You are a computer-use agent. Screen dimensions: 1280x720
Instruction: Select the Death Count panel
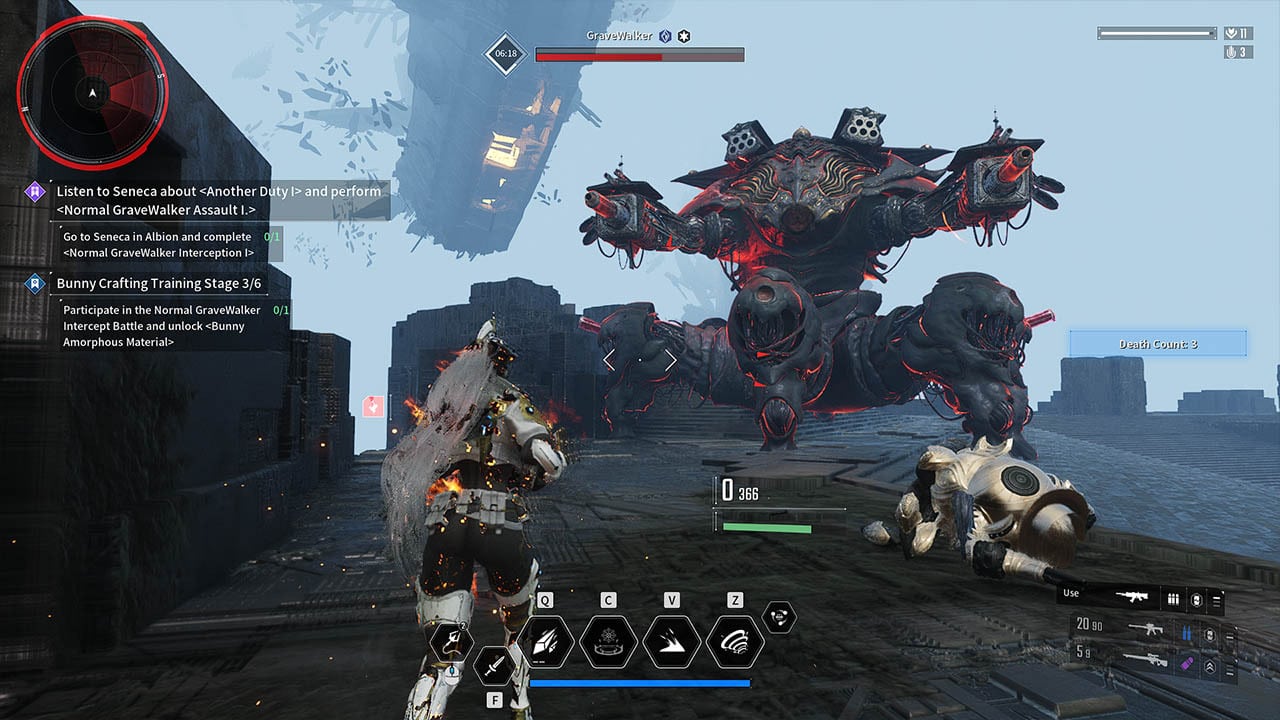[1158, 344]
